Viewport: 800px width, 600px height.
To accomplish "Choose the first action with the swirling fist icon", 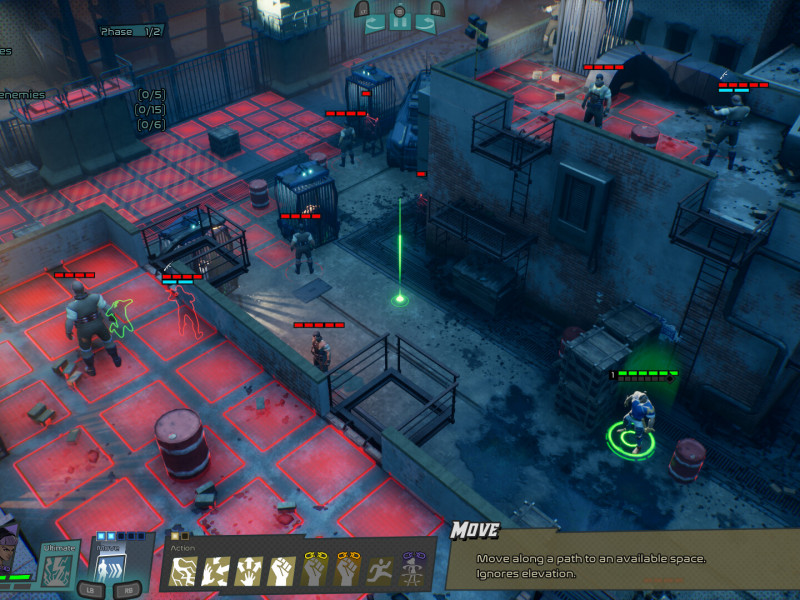I will tap(184, 571).
